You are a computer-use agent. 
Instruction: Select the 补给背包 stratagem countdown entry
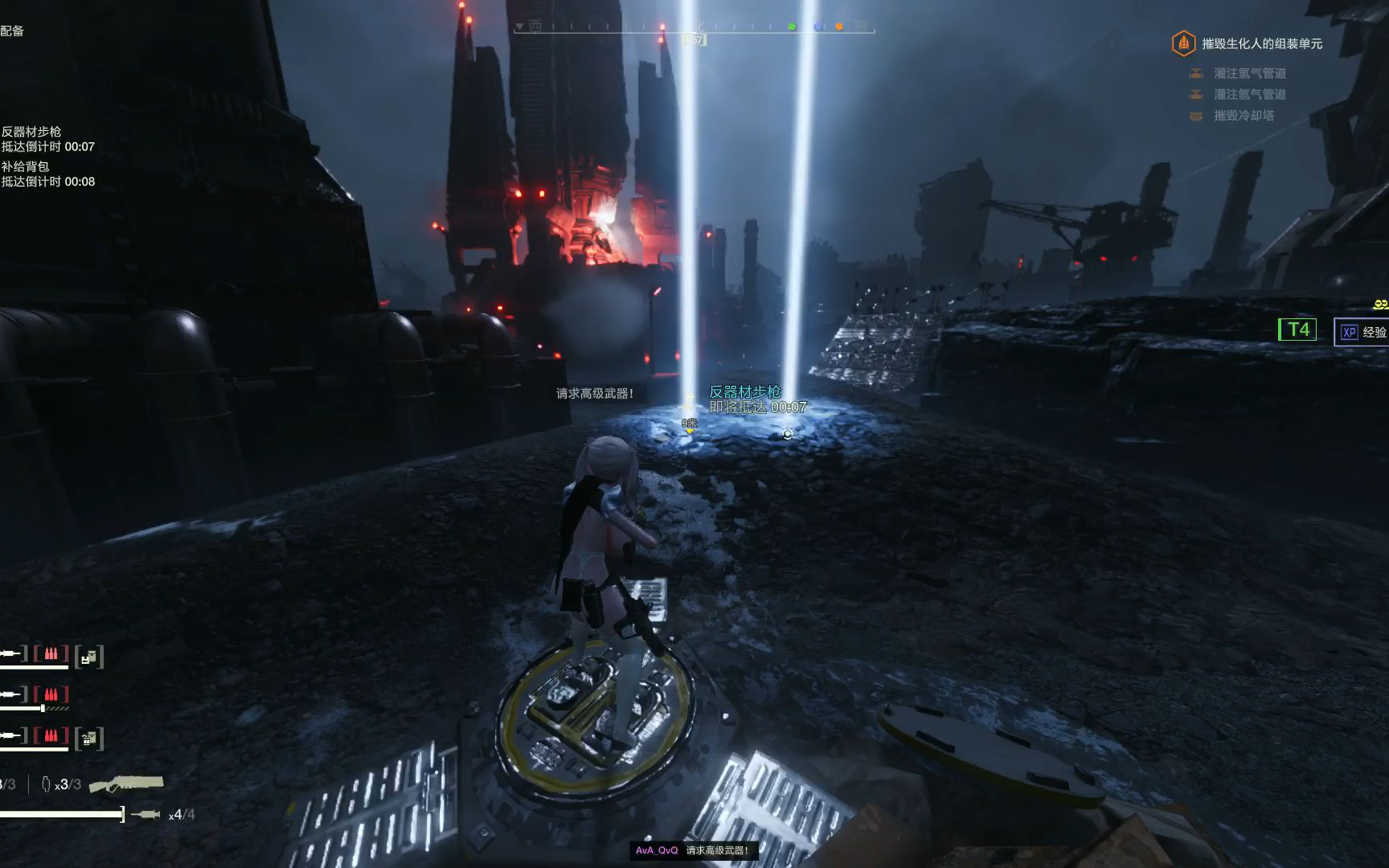(47, 174)
